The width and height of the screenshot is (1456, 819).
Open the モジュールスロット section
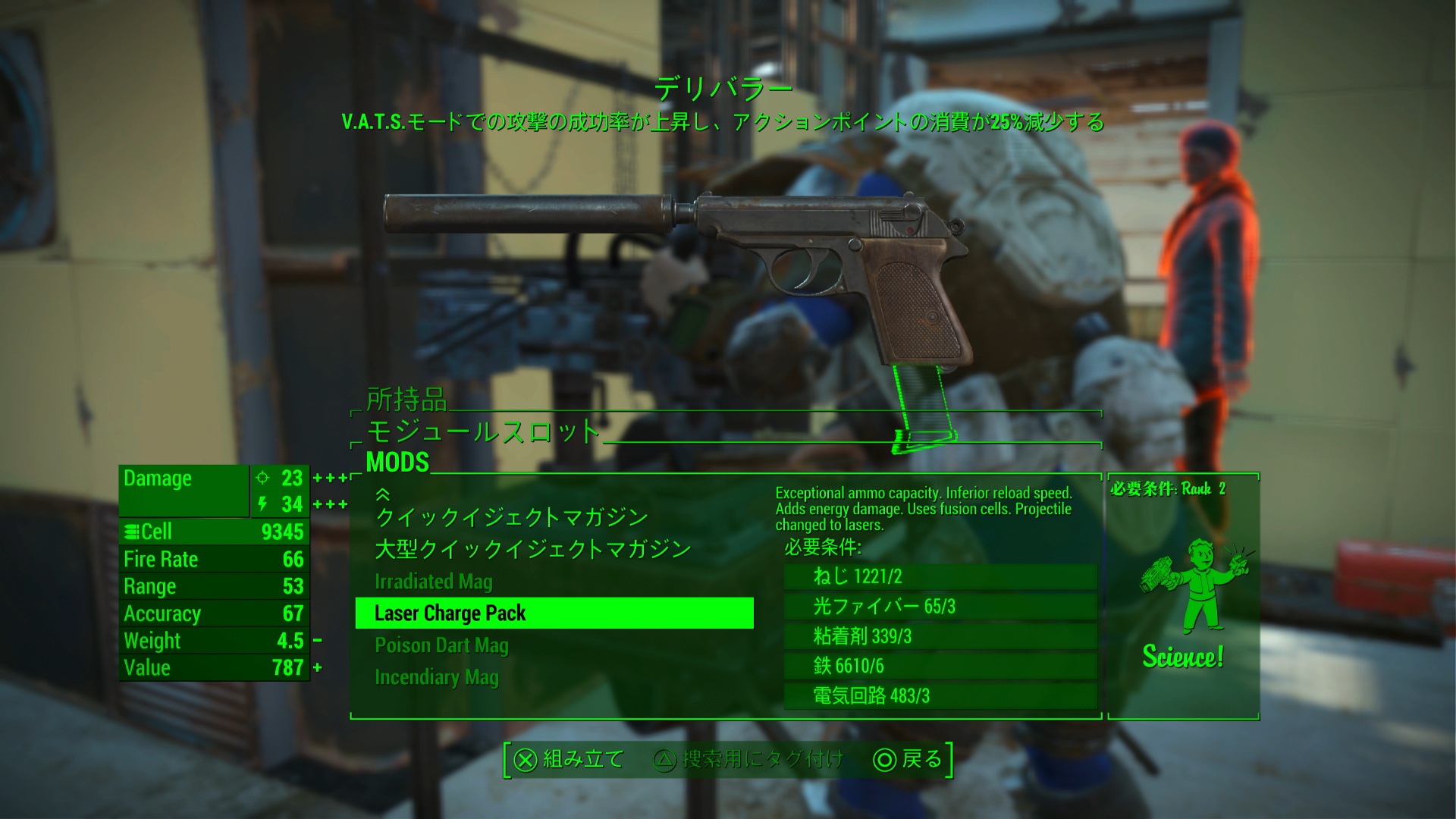pos(484,431)
